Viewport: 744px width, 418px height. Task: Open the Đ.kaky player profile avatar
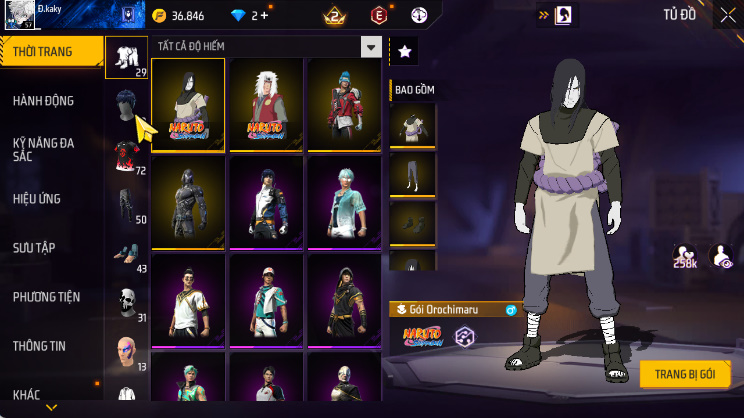point(17,14)
